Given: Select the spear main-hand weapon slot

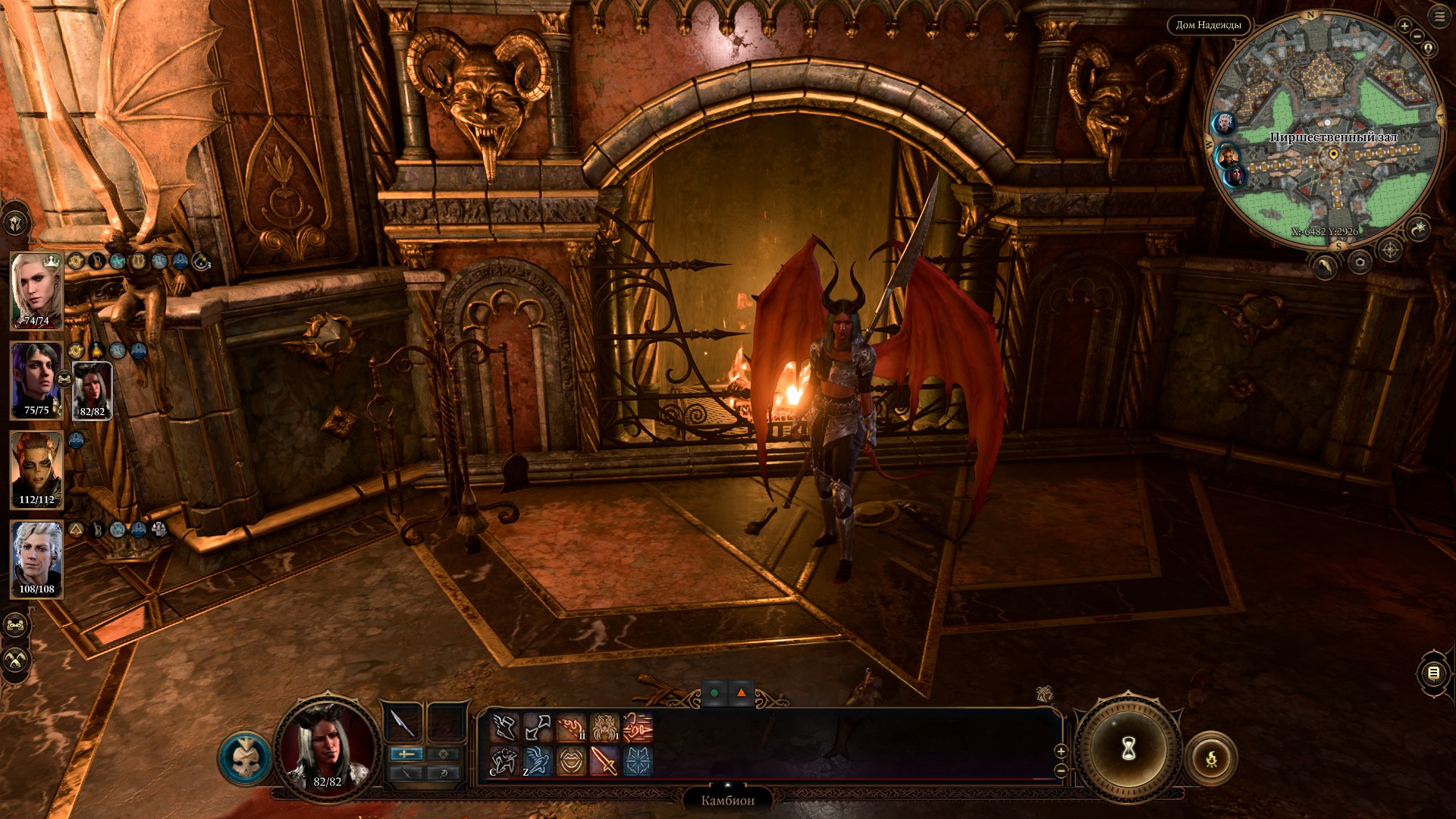Looking at the screenshot, I should tap(402, 723).
